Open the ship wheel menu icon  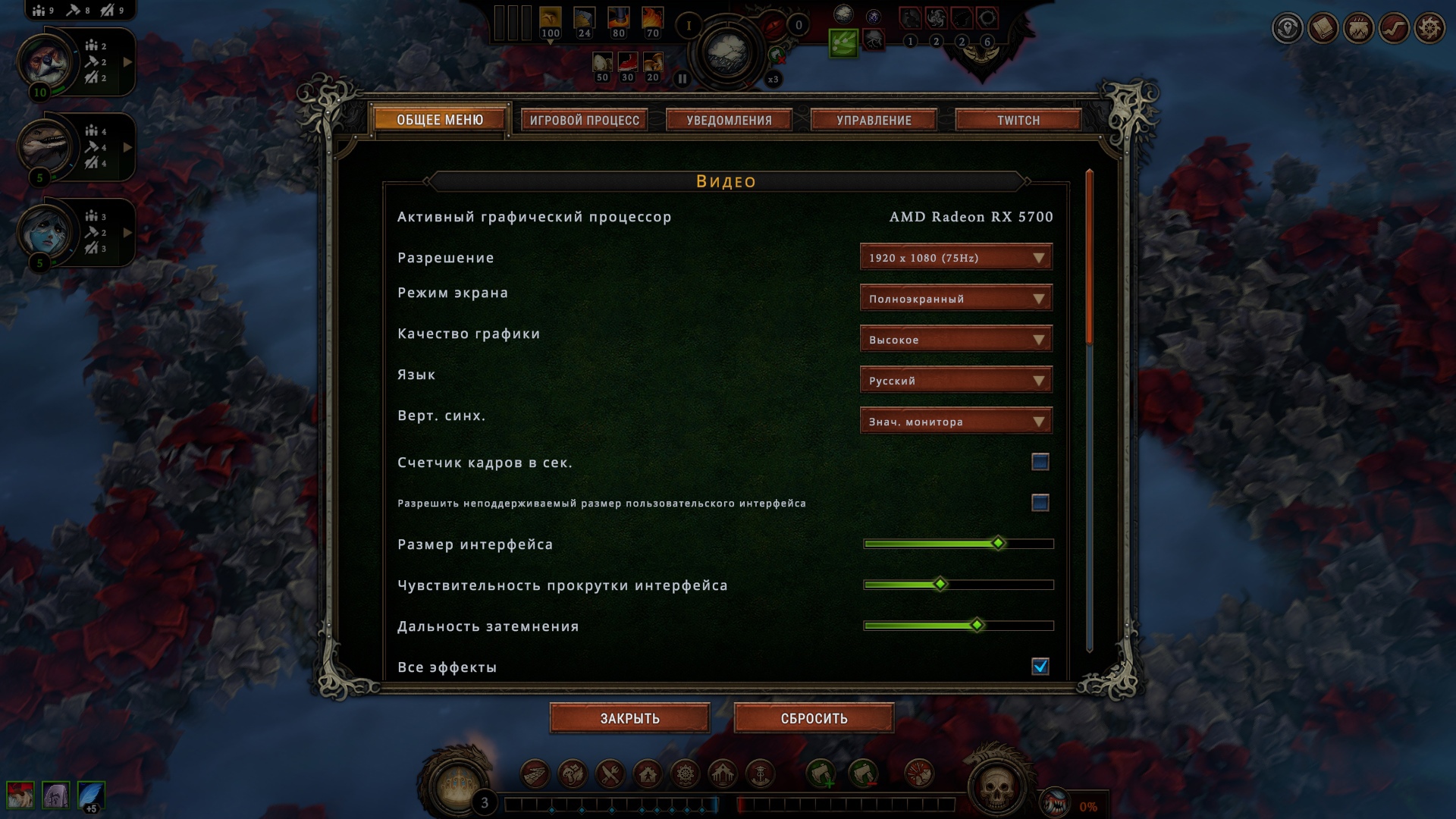1429,29
